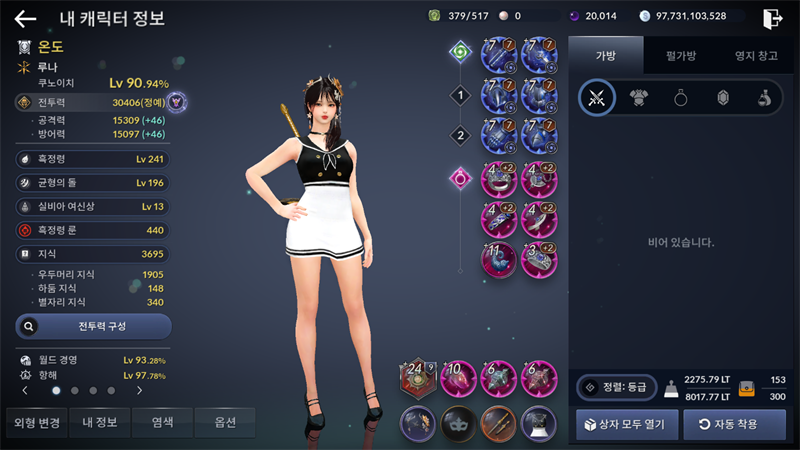Filter inventory by armor icon

pyautogui.click(x=638, y=98)
